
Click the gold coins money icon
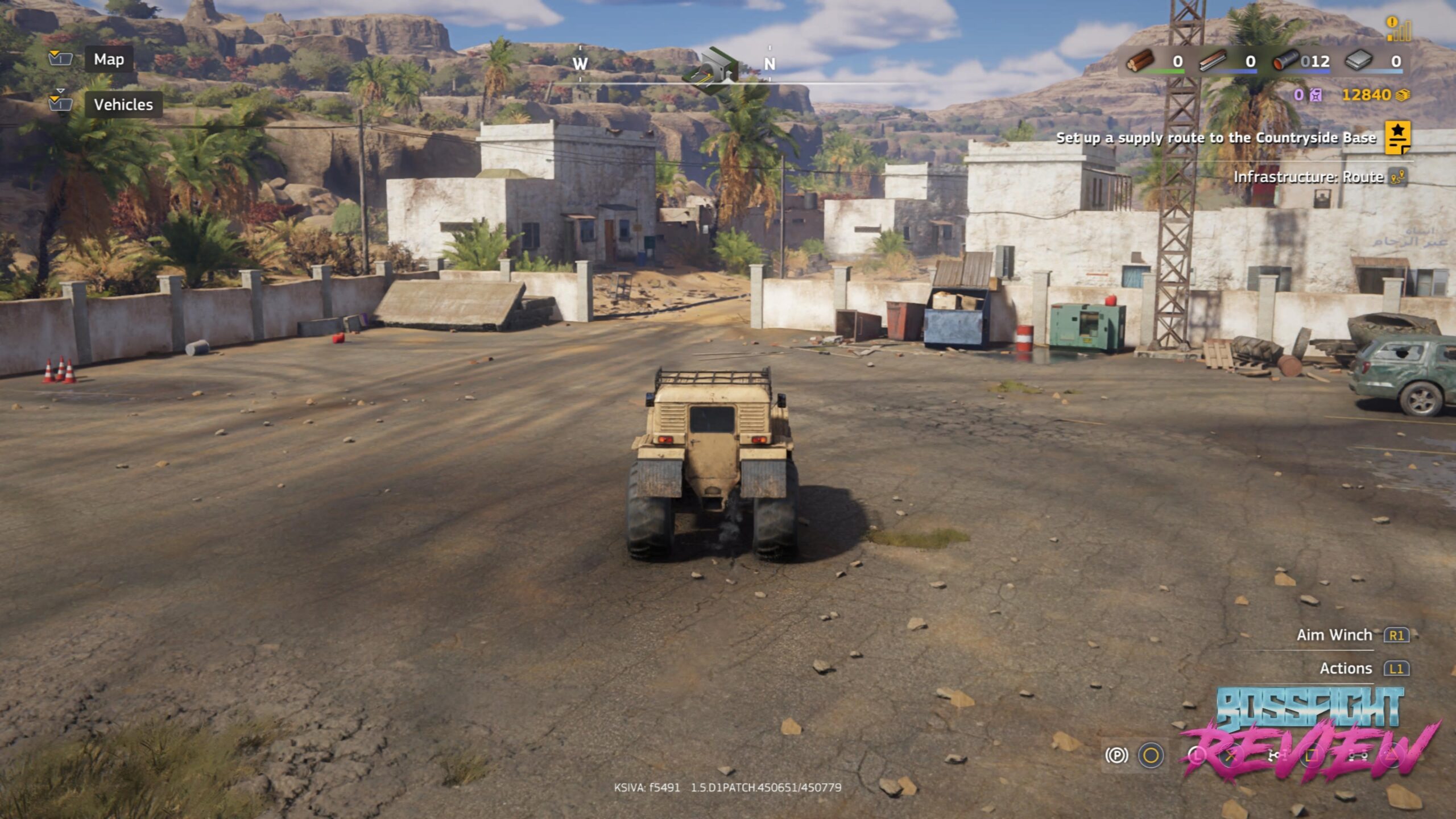(x=1403, y=95)
